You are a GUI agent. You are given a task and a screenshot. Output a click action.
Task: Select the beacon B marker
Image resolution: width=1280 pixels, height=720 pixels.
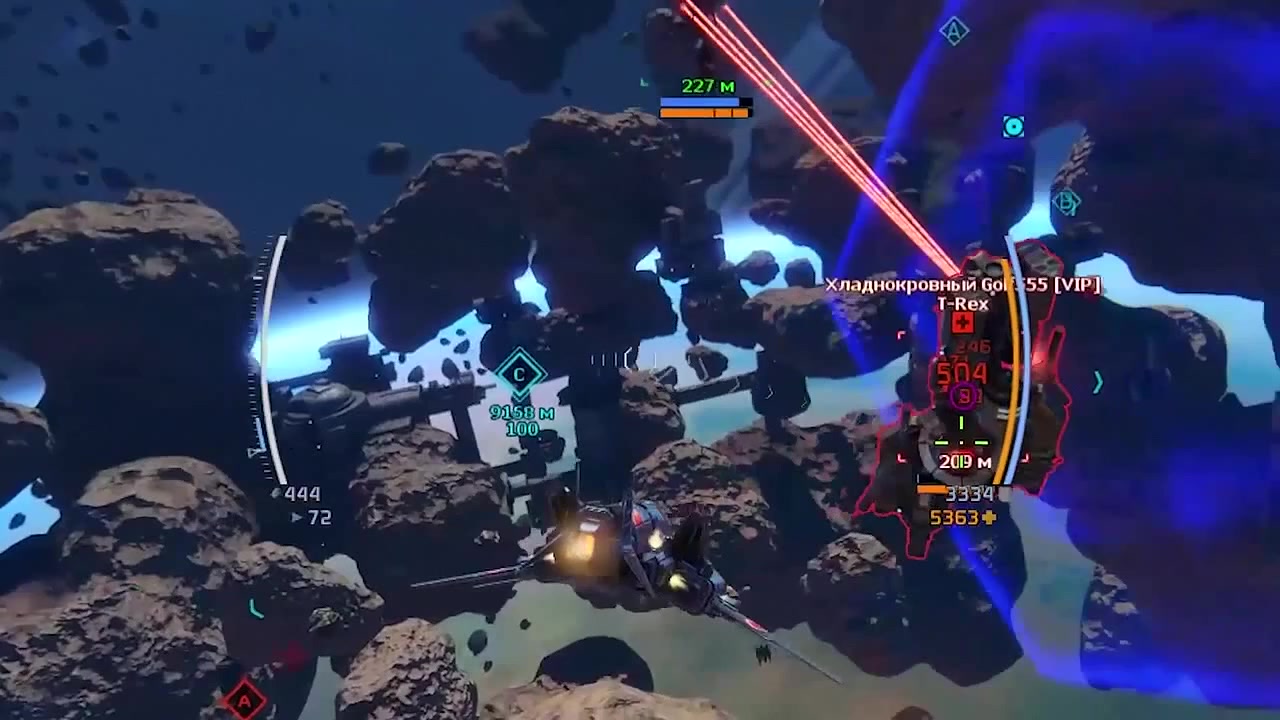[1067, 202]
